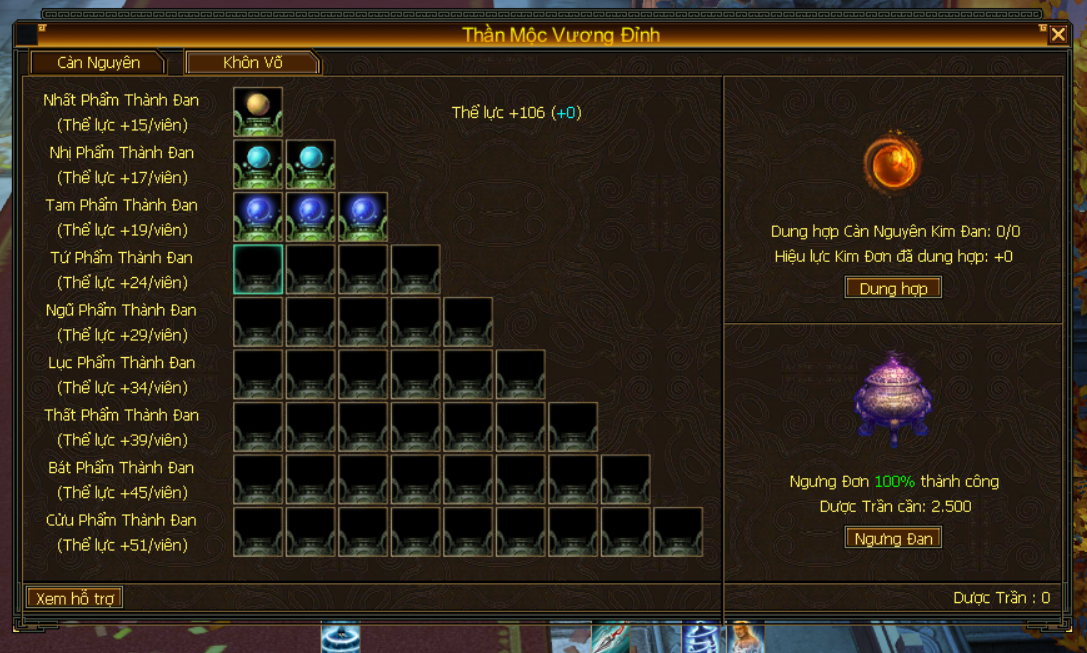Open Xem hỗ trợ help

click(75, 598)
